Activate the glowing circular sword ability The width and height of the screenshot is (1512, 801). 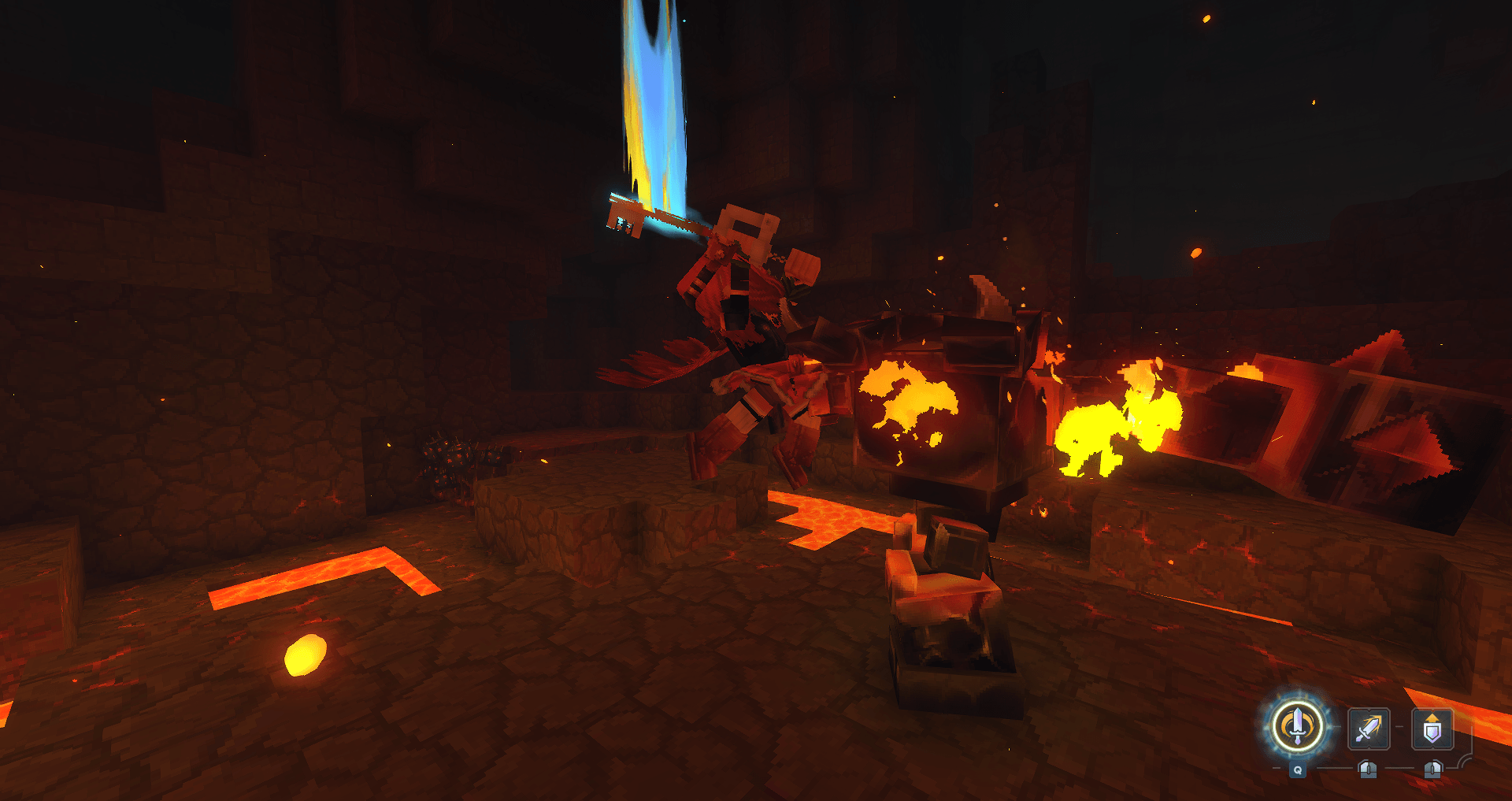point(1297,727)
